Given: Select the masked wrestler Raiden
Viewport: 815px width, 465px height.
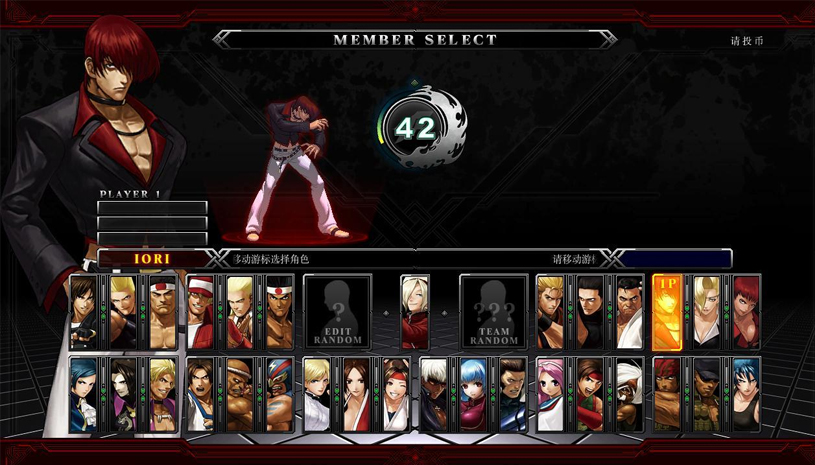Looking at the screenshot, I should 279,395.
